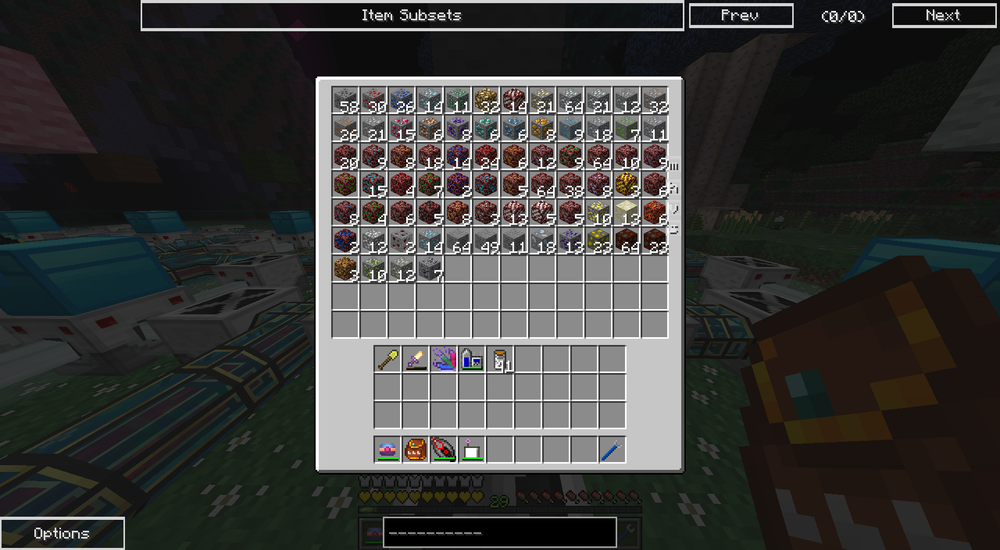Go to the Next page
1000x550 pixels.
point(942,15)
